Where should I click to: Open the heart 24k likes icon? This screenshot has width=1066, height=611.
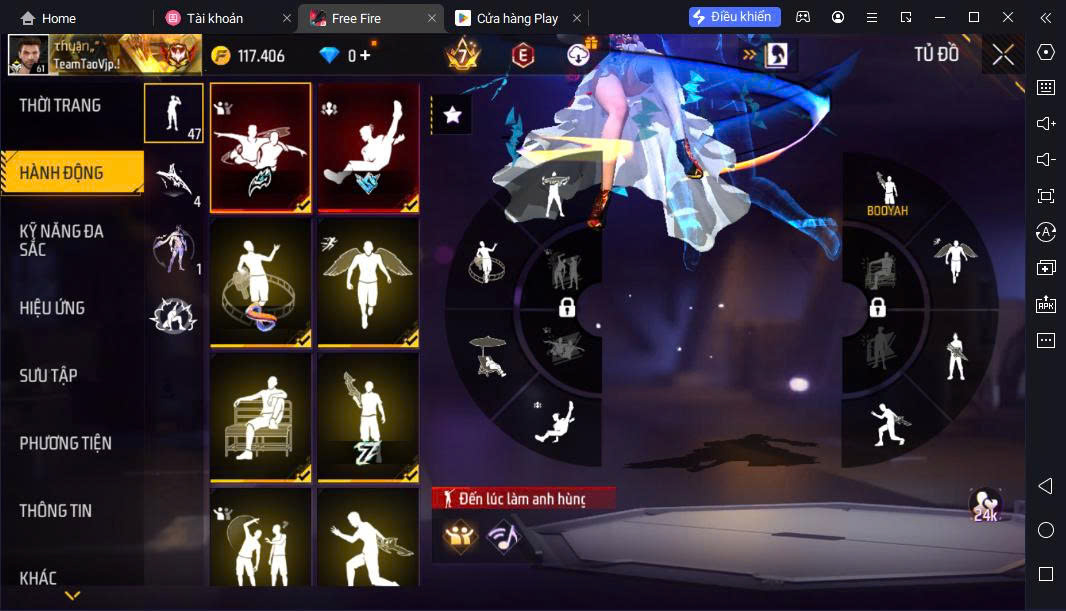[x=986, y=506]
